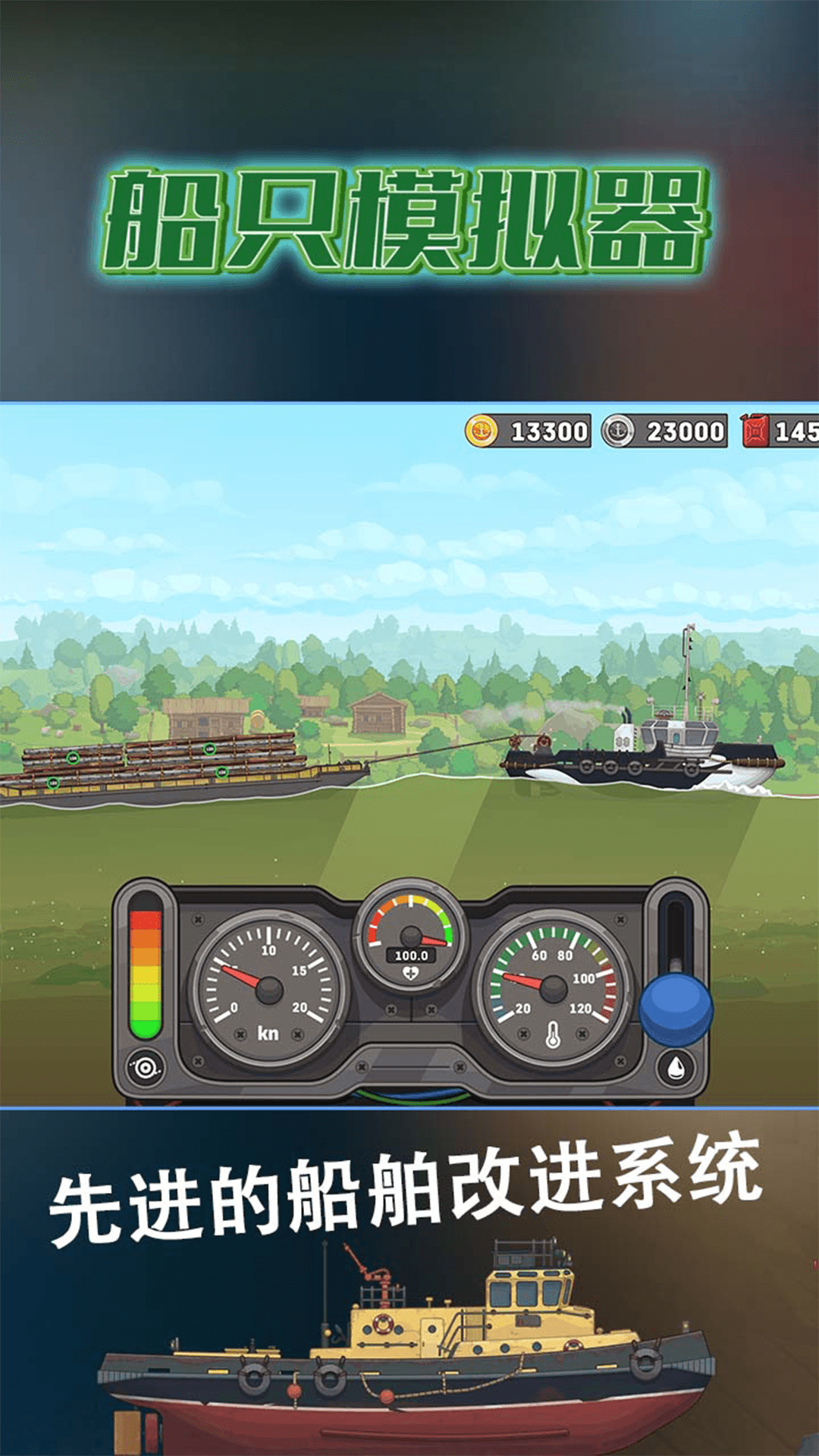Screen dimensions: 819x1456
Task: Activate the water drop button
Action: tap(676, 1068)
